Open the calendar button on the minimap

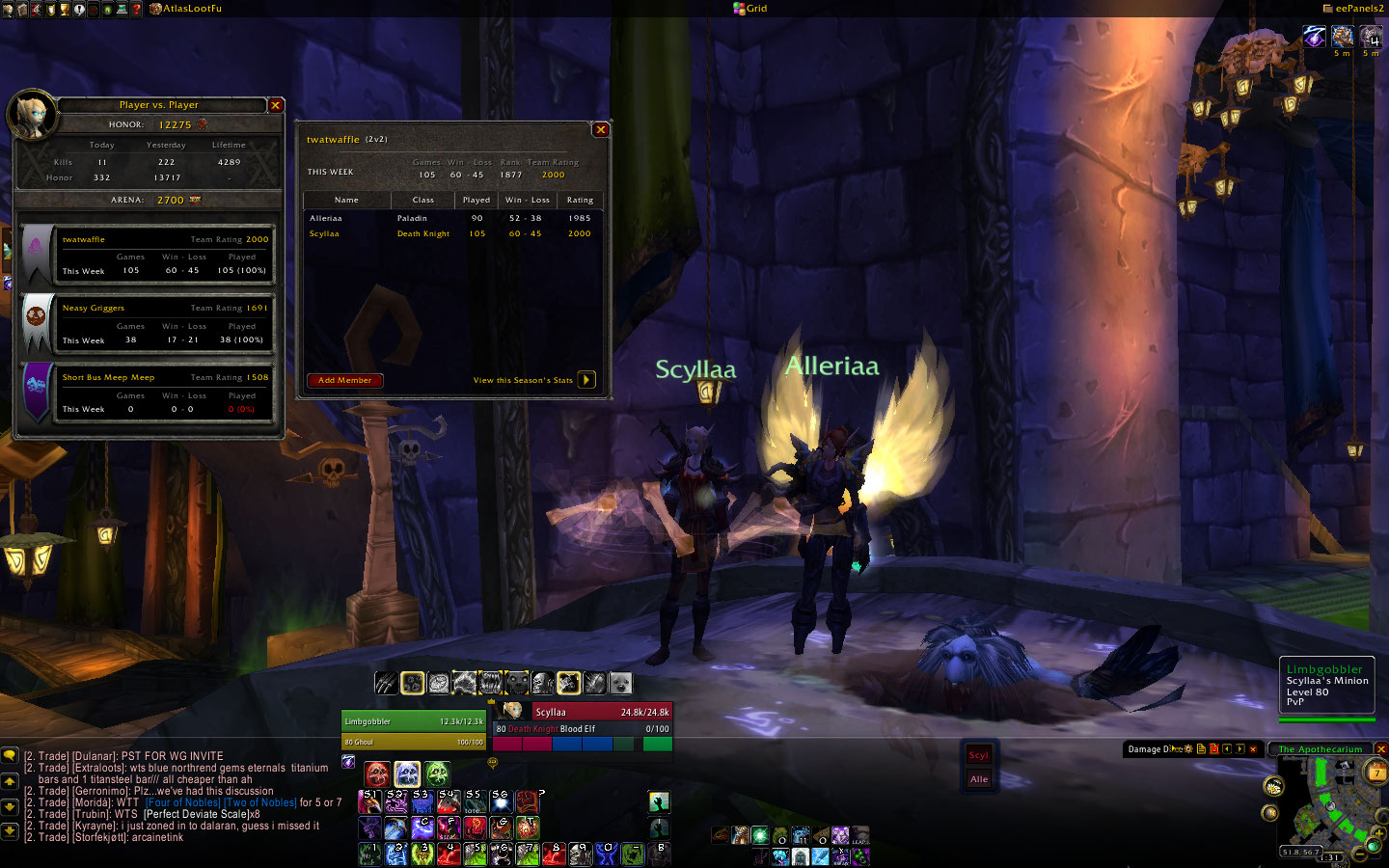[1376, 772]
